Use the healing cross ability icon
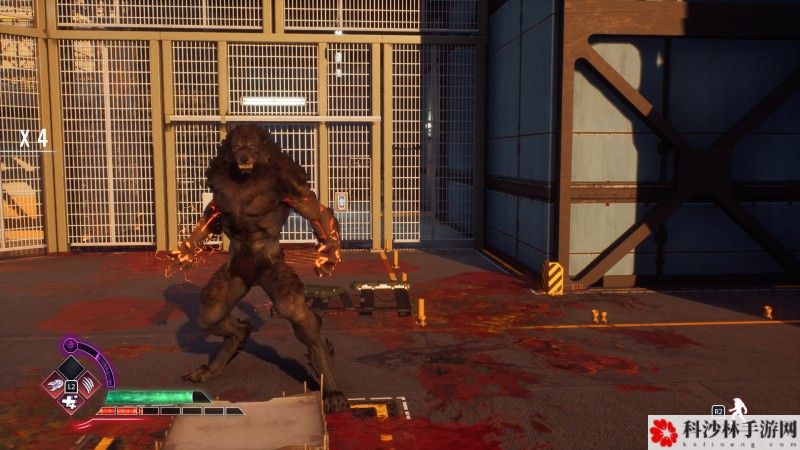The height and width of the screenshot is (450, 800). (70, 402)
